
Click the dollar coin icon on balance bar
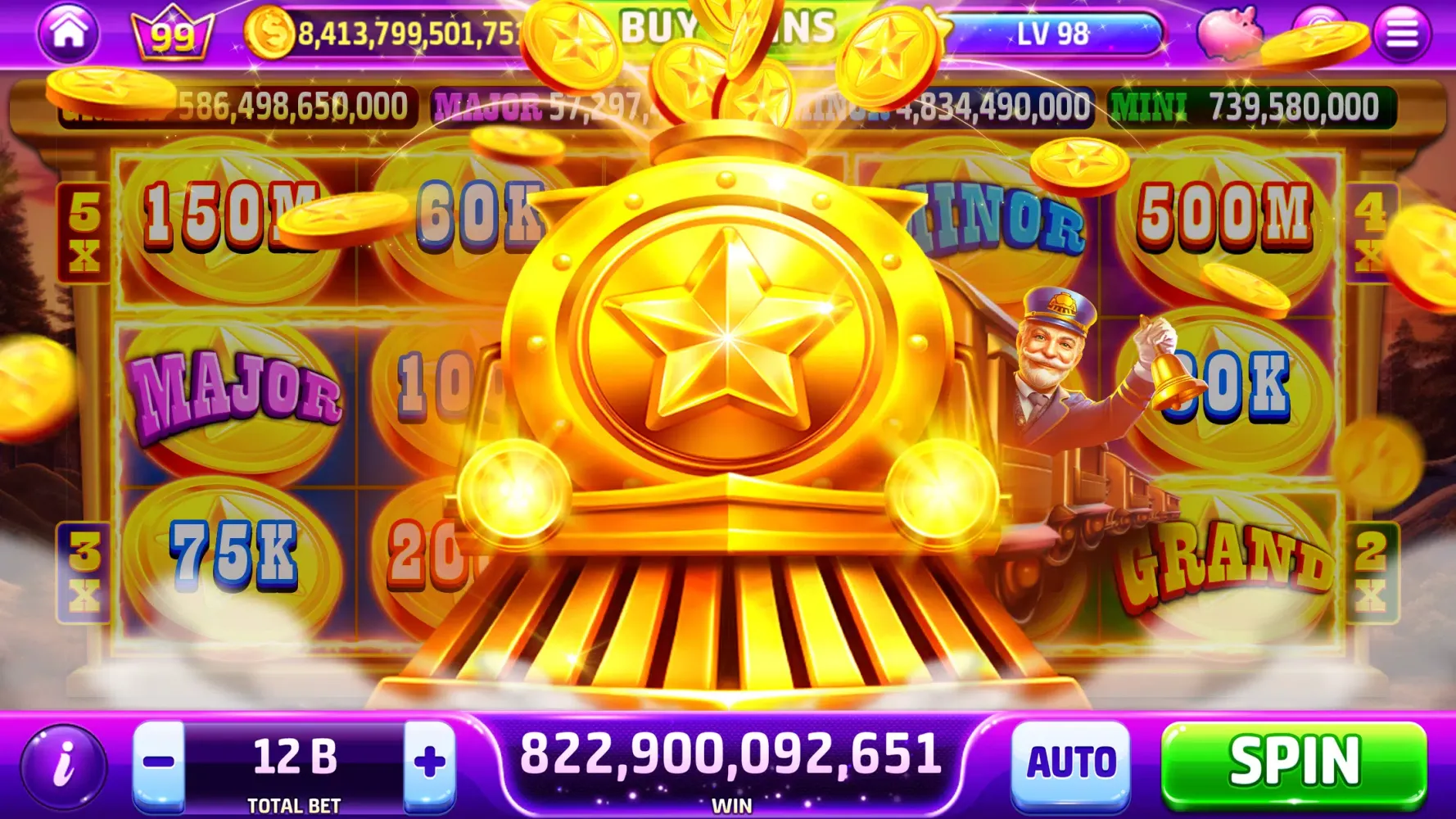coord(271,33)
